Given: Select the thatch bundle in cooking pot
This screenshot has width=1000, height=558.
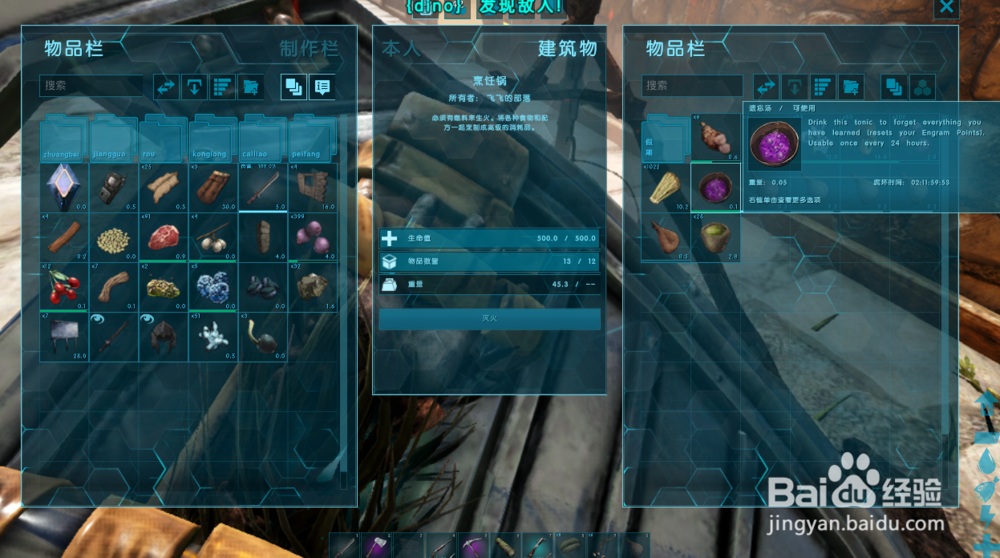Looking at the screenshot, I should [665, 188].
